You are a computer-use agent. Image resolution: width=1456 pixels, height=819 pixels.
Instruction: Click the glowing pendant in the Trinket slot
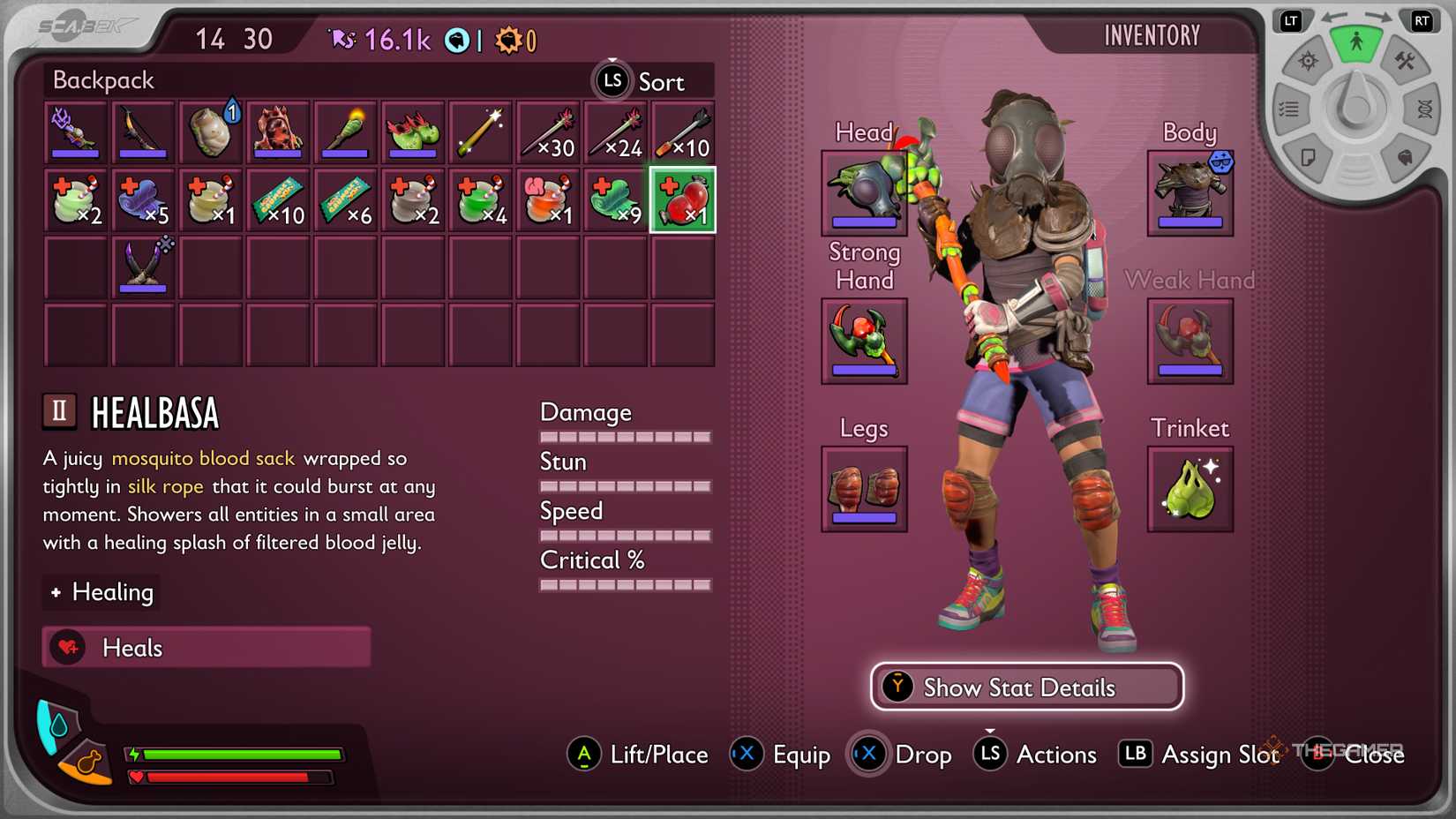pyautogui.click(x=1190, y=490)
